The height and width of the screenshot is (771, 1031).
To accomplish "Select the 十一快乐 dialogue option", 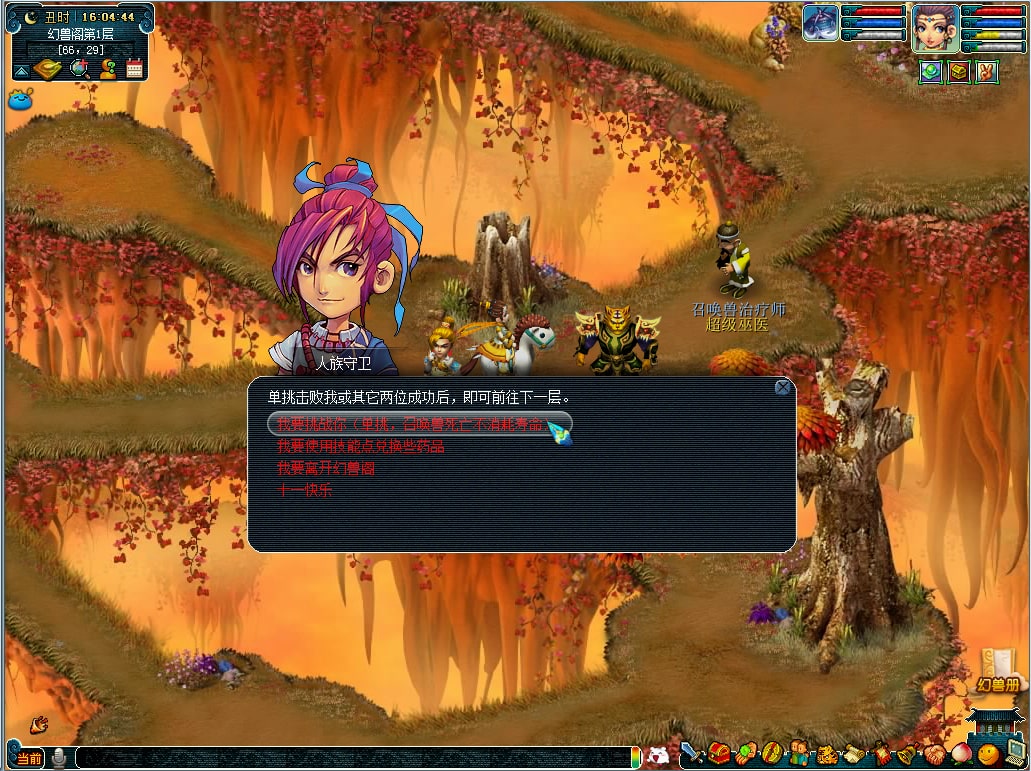I will click(304, 490).
